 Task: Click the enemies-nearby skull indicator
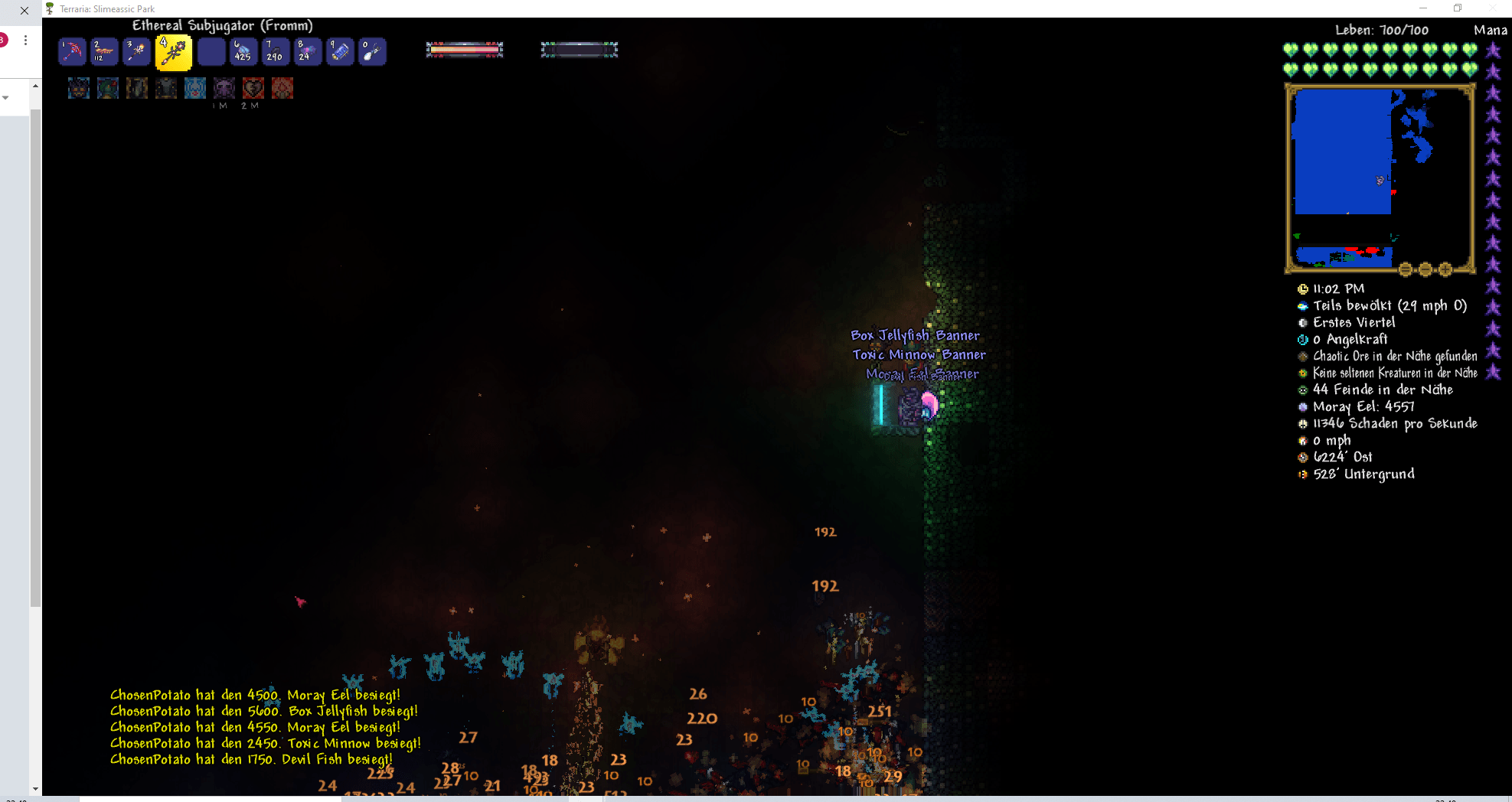pos(1303,390)
